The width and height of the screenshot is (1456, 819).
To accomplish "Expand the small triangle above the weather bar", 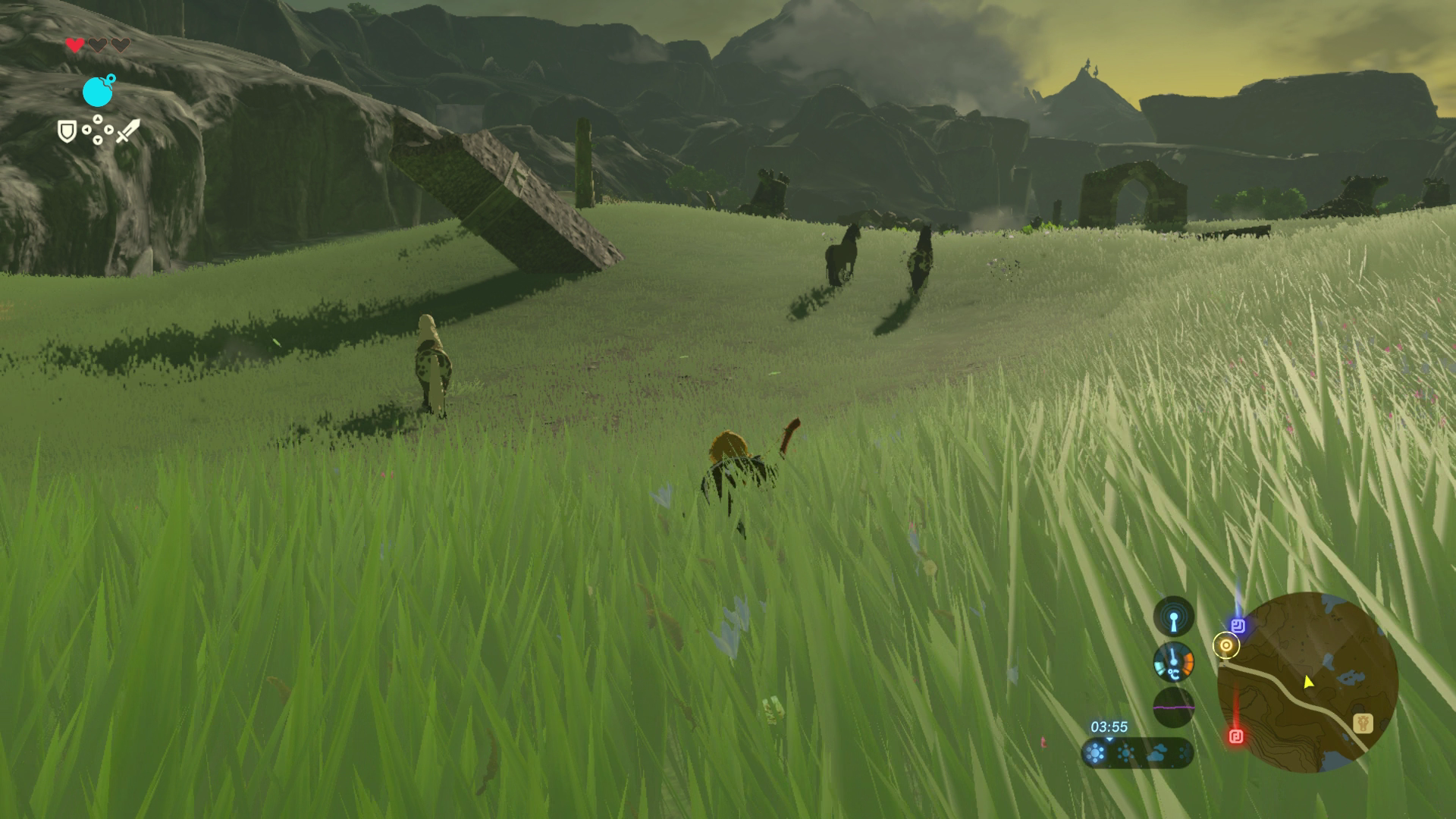I will point(1109,739).
